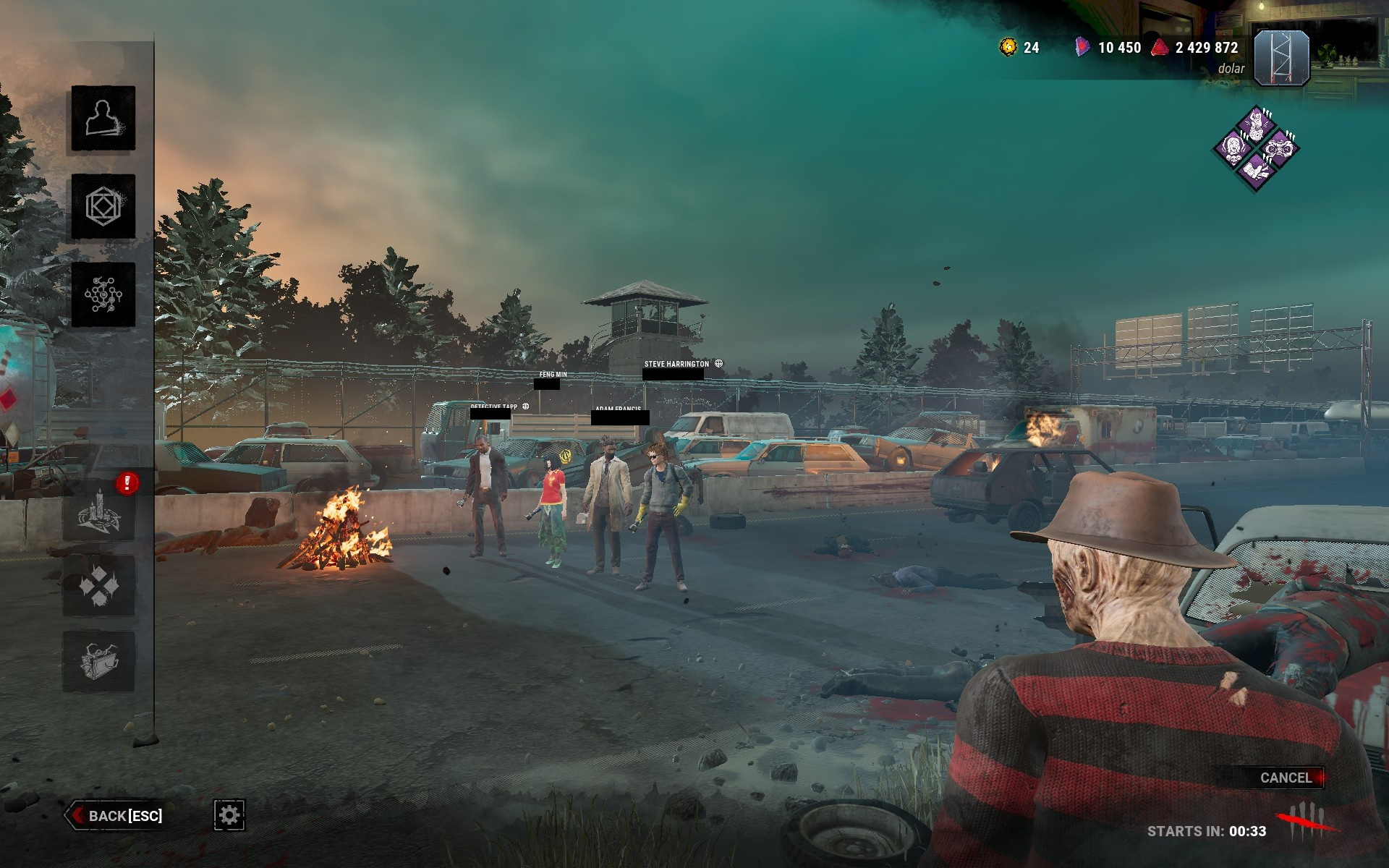Click the Feng Min name plate
The width and height of the screenshot is (1389, 868).
pos(552,375)
